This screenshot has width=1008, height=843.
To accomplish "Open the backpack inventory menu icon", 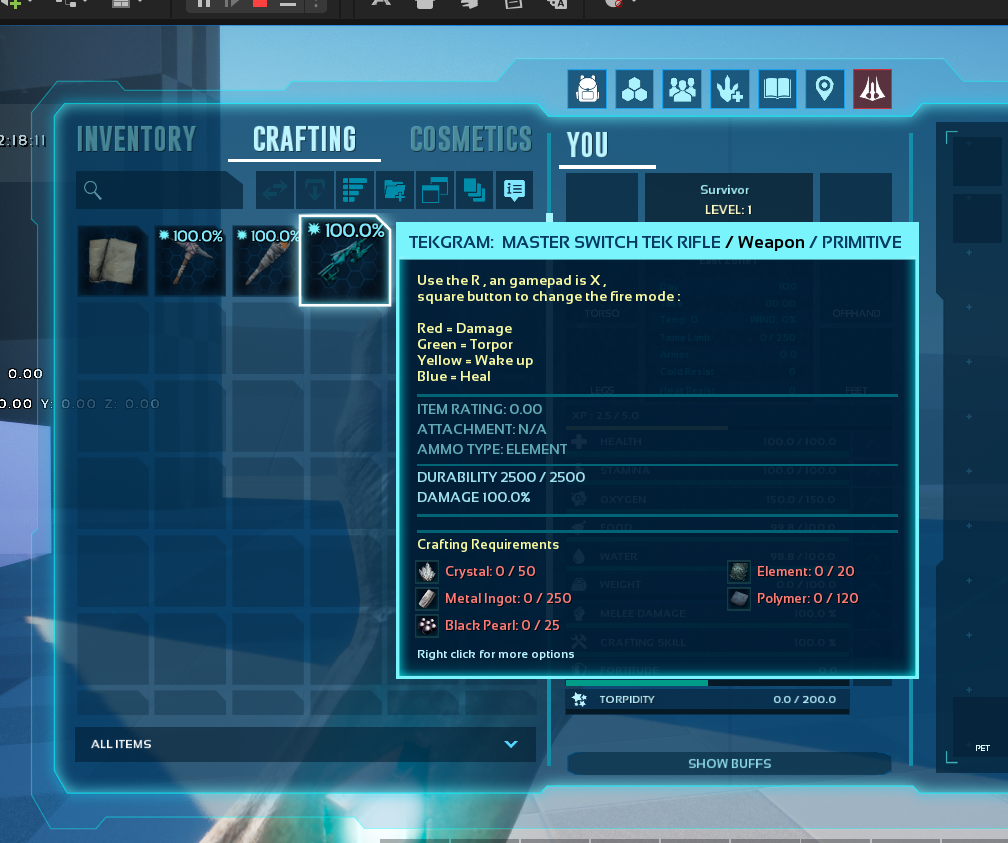I will [586, 90].
